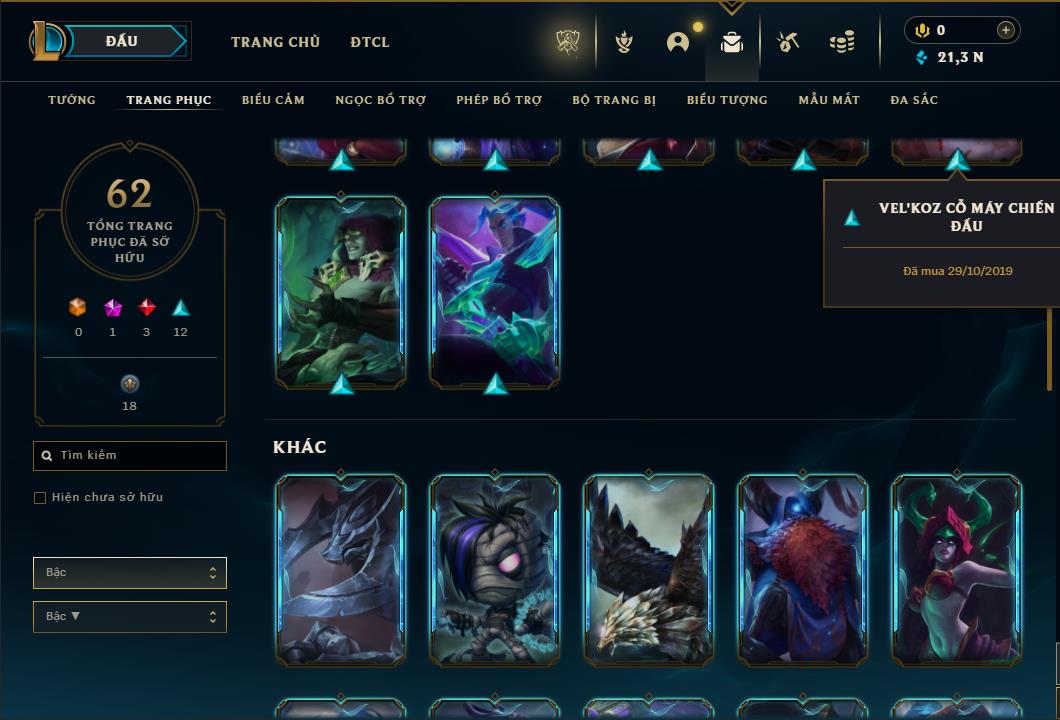Show the BỘ TRANG BỊ tab

[614, 100]
